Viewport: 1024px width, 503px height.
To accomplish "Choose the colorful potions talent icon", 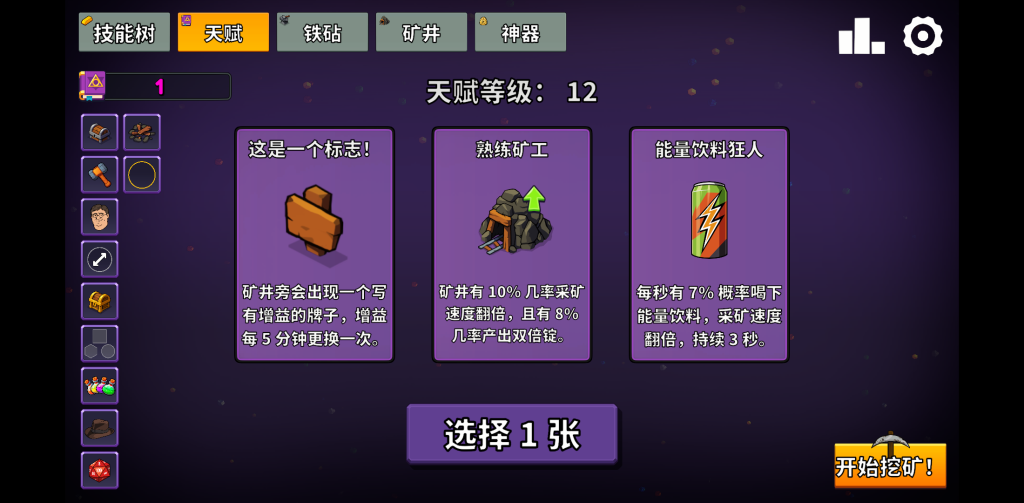I will (100, 385).
